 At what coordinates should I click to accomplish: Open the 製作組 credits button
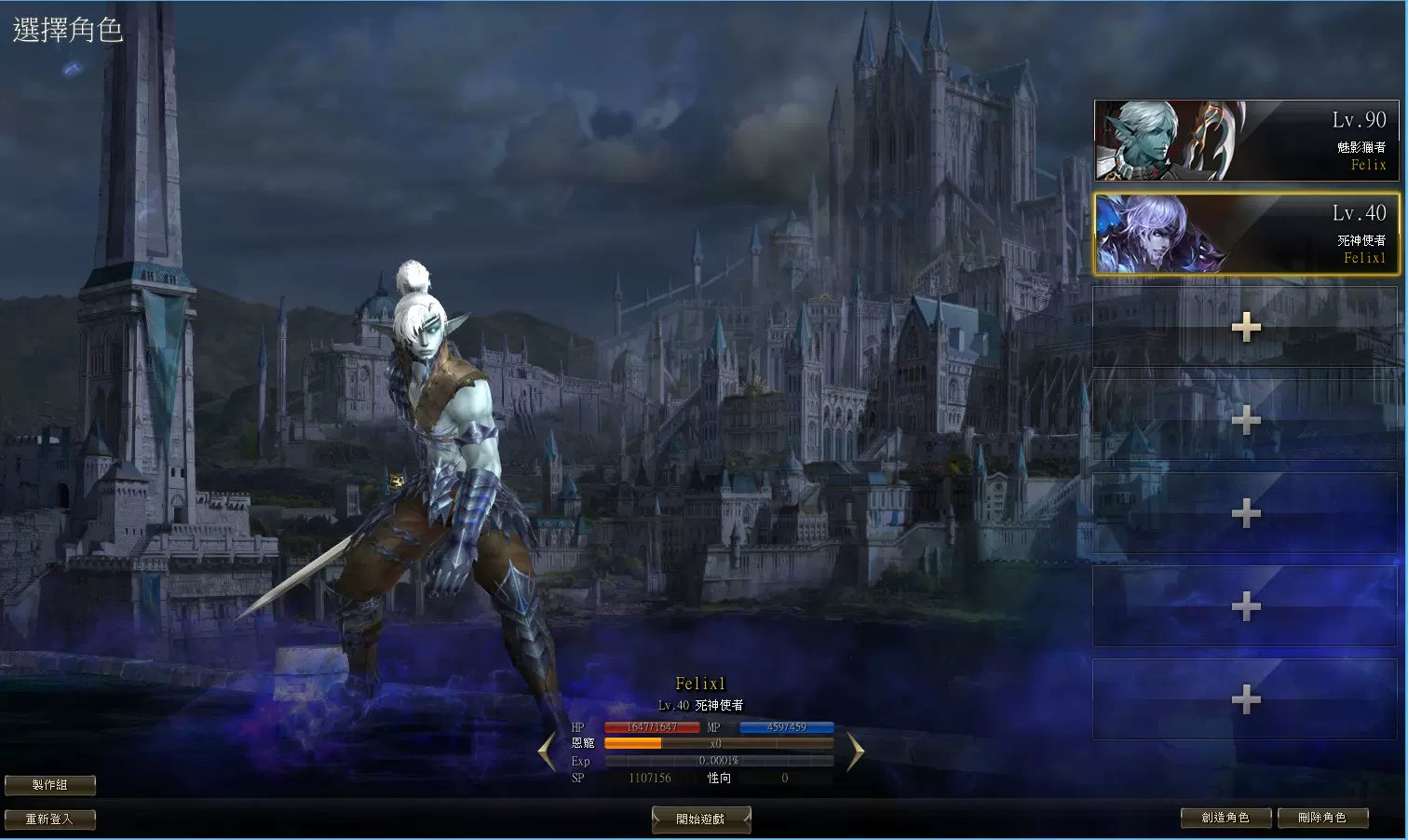click(49, 785)
